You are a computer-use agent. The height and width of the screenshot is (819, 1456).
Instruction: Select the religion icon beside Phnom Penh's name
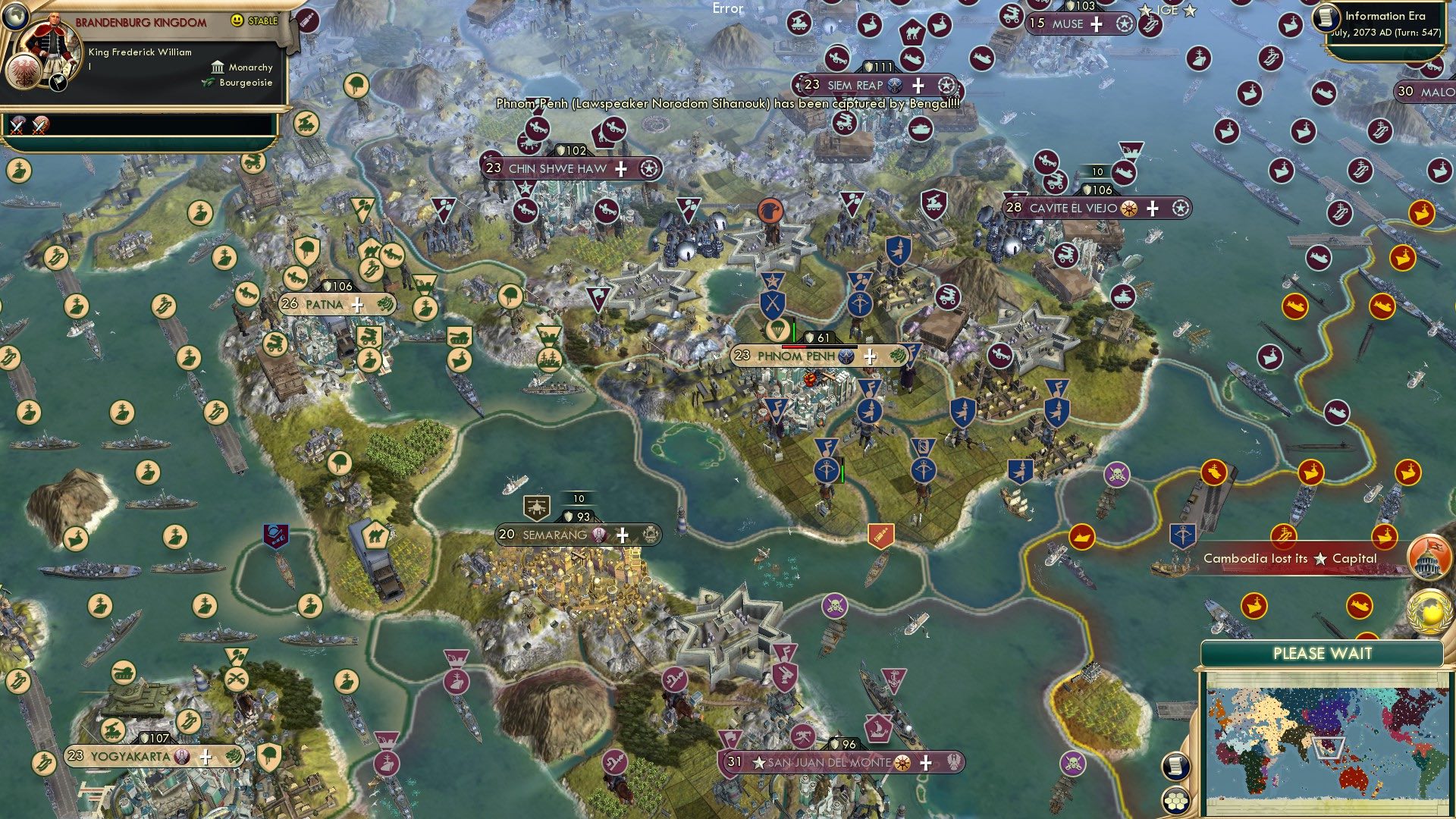click(x=846, y=356)
